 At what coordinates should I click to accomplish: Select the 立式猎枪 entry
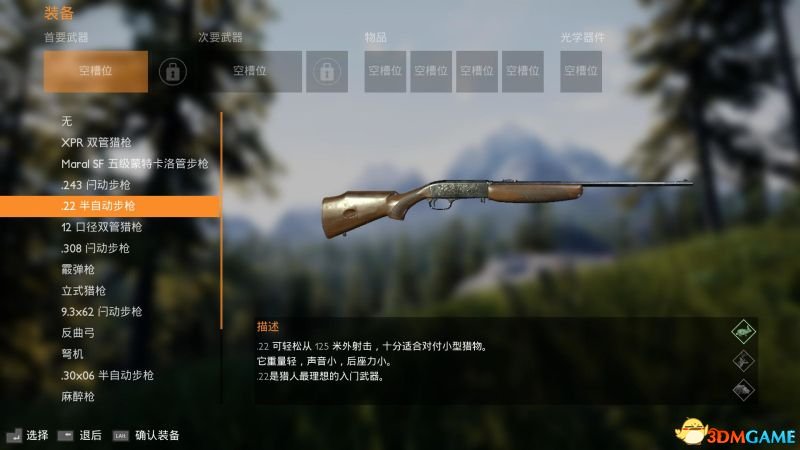pos(83,290)
